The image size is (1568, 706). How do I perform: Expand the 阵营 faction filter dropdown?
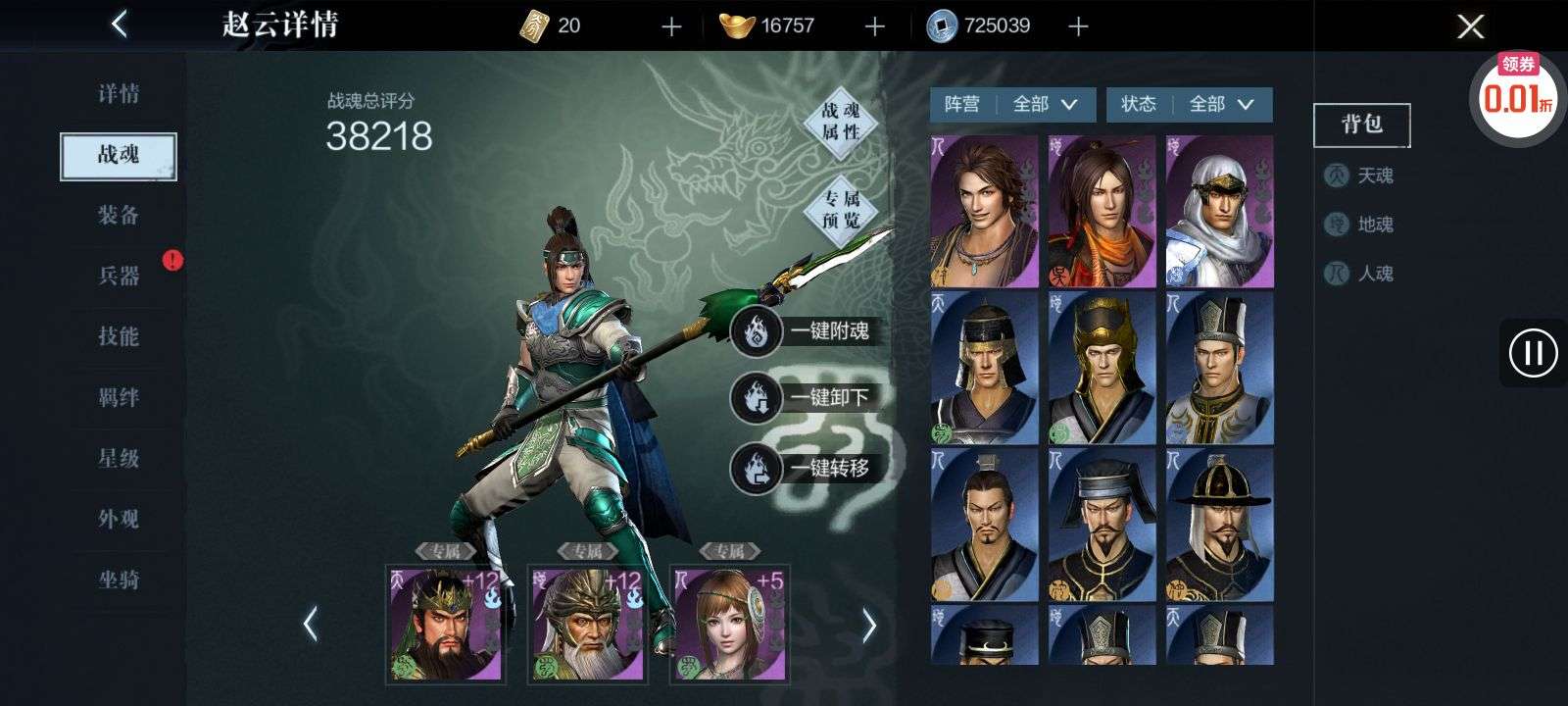[x=1012, y=104]
